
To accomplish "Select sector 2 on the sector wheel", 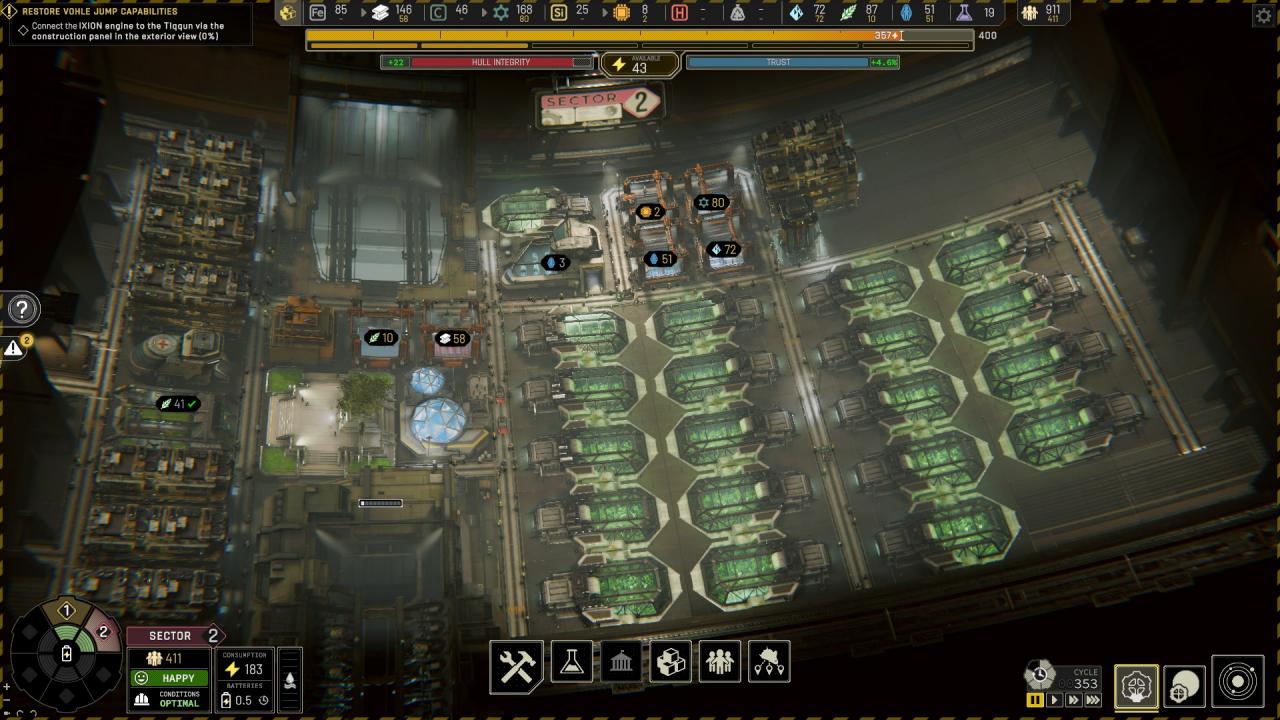I will point(102,632).
